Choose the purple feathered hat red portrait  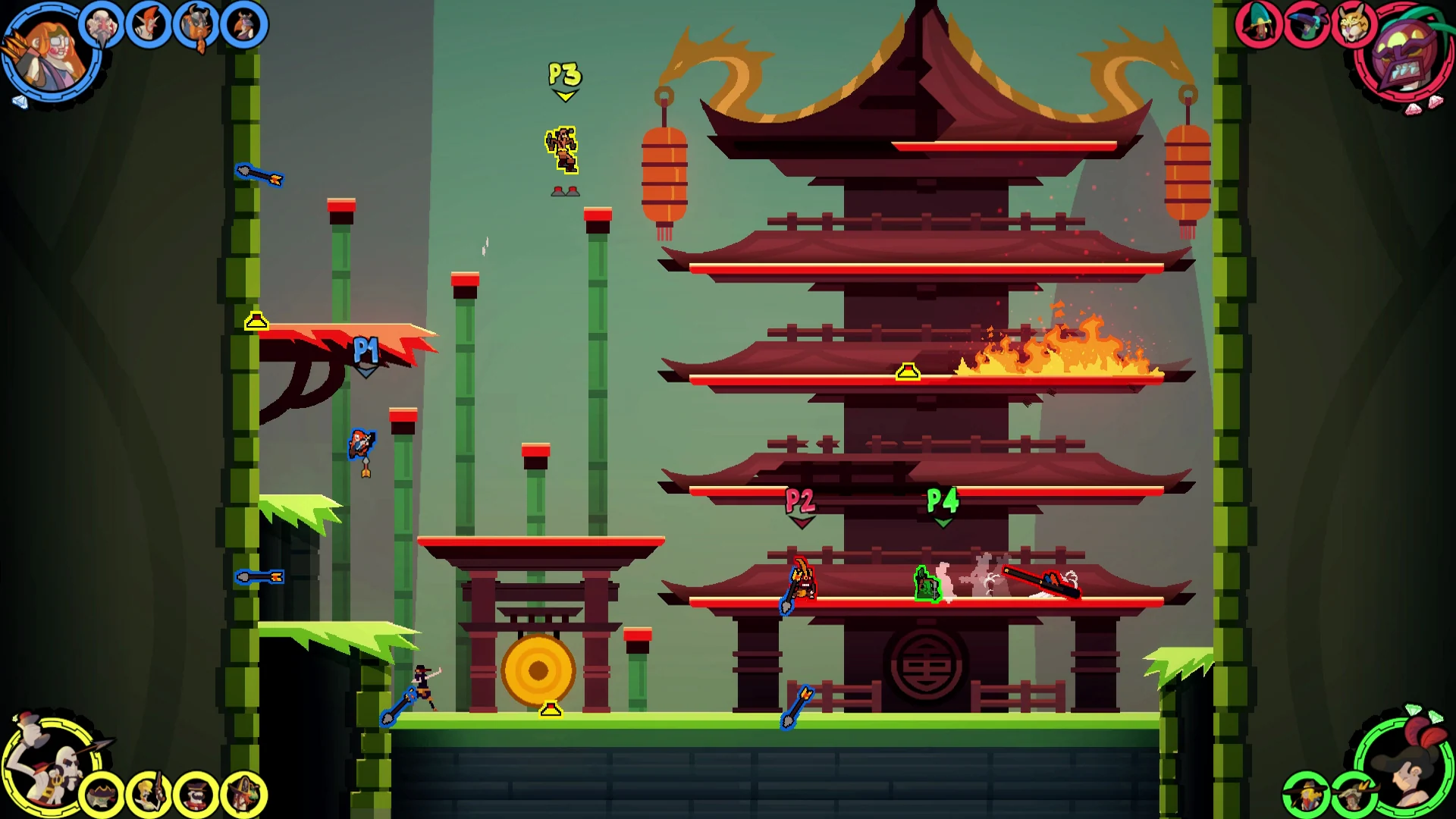[x=1307, y=25]
